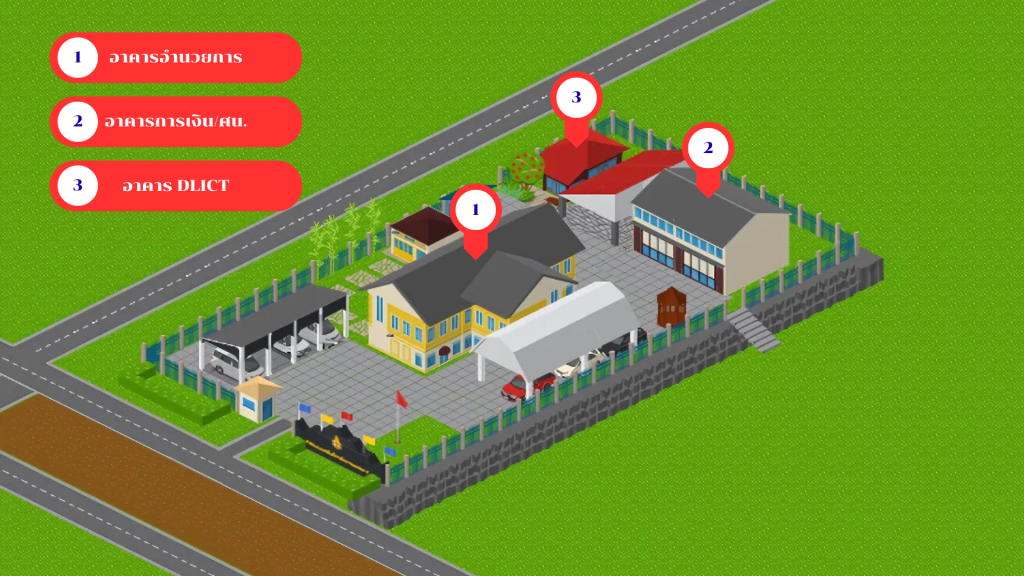Select the อาคารอำนวยการ legend entry
This screenshot has width=1024, height=576.
175,57
